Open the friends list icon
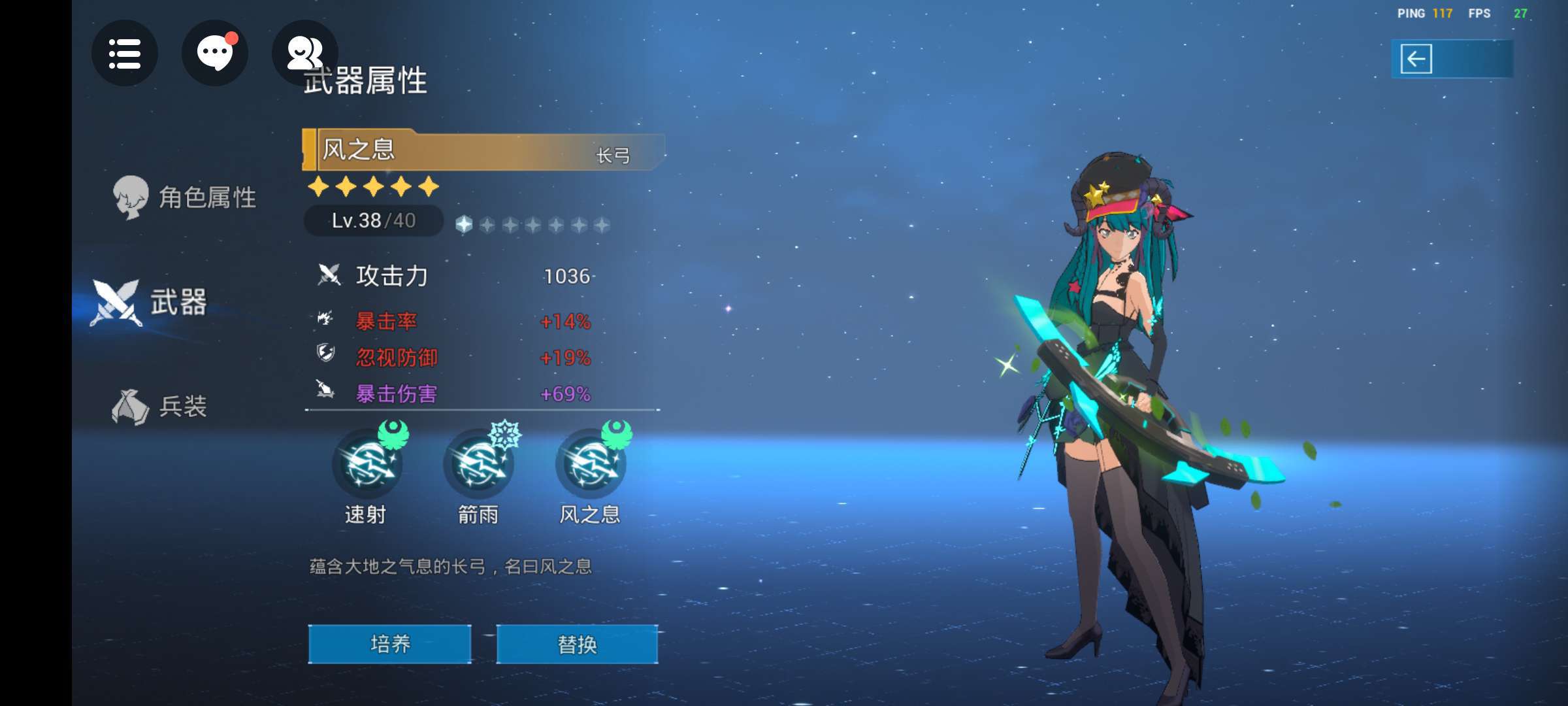 304,54
